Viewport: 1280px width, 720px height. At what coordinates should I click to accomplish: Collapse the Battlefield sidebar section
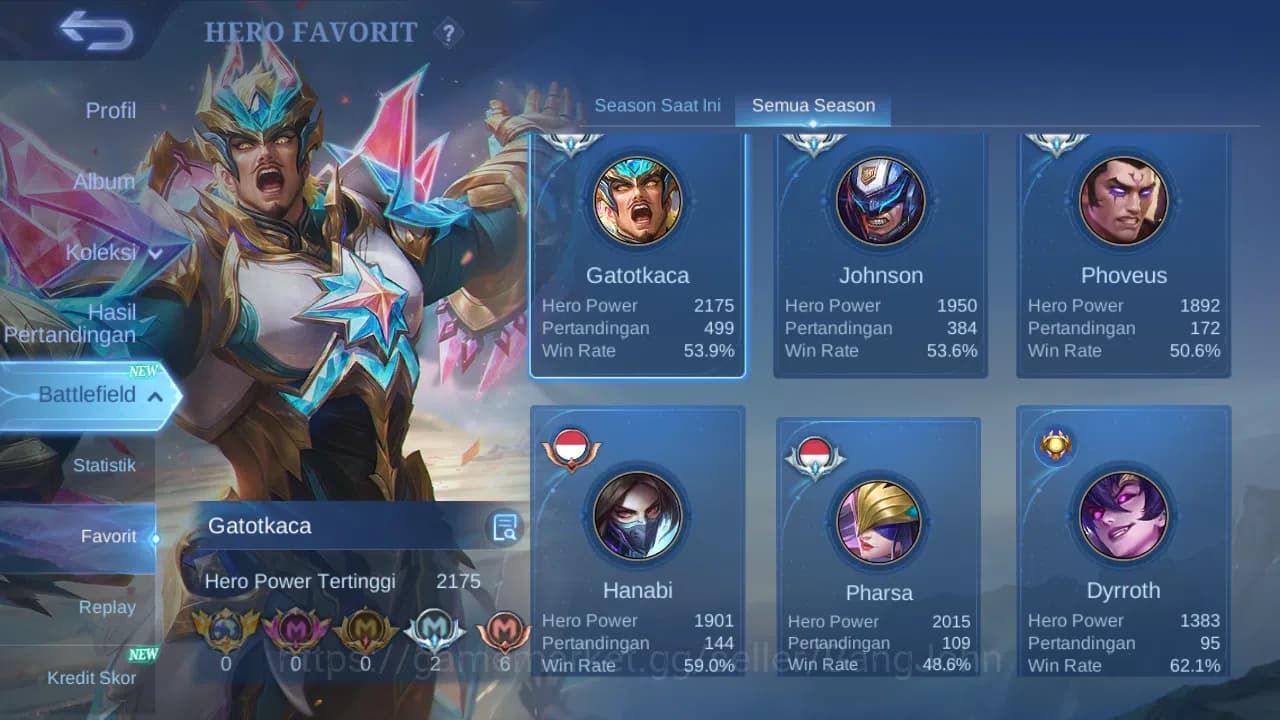pos(90,394)
